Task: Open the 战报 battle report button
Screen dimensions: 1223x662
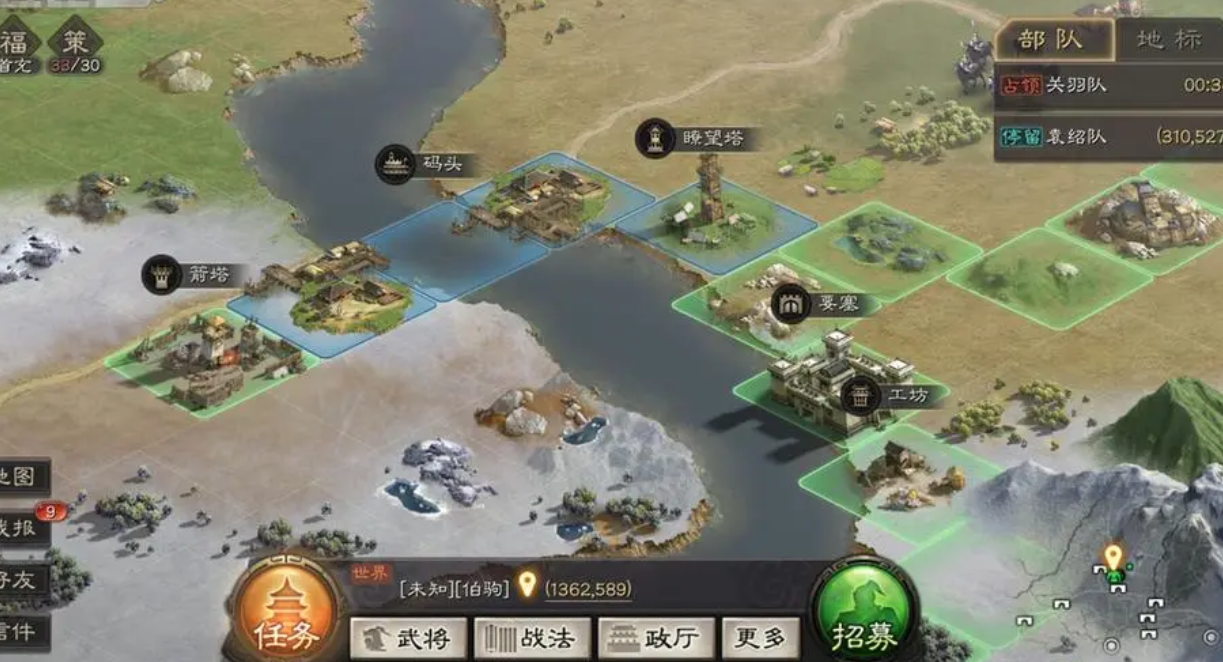Action: tap(22, 529)
